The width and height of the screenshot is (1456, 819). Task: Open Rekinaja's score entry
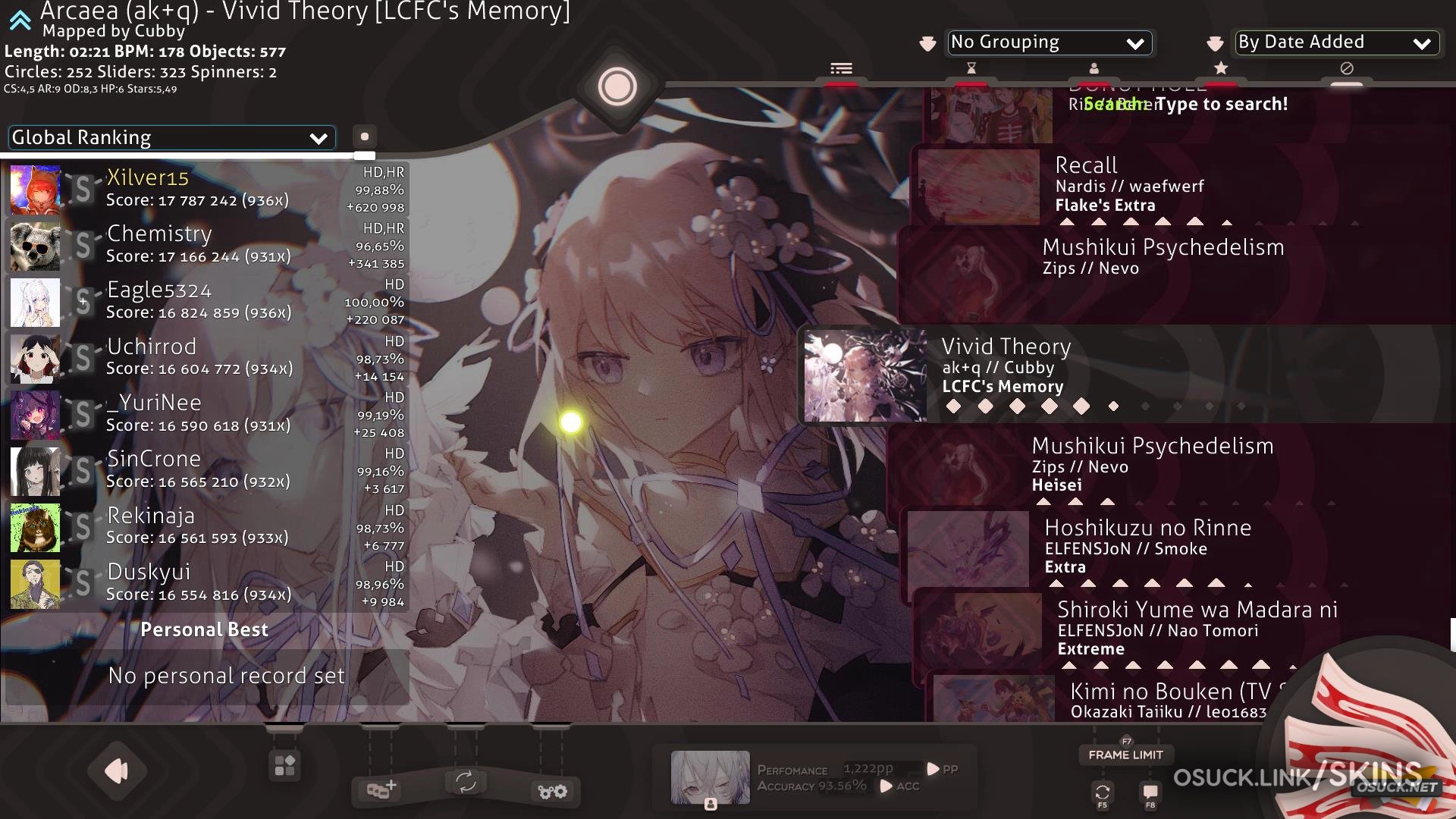(206, 527)
